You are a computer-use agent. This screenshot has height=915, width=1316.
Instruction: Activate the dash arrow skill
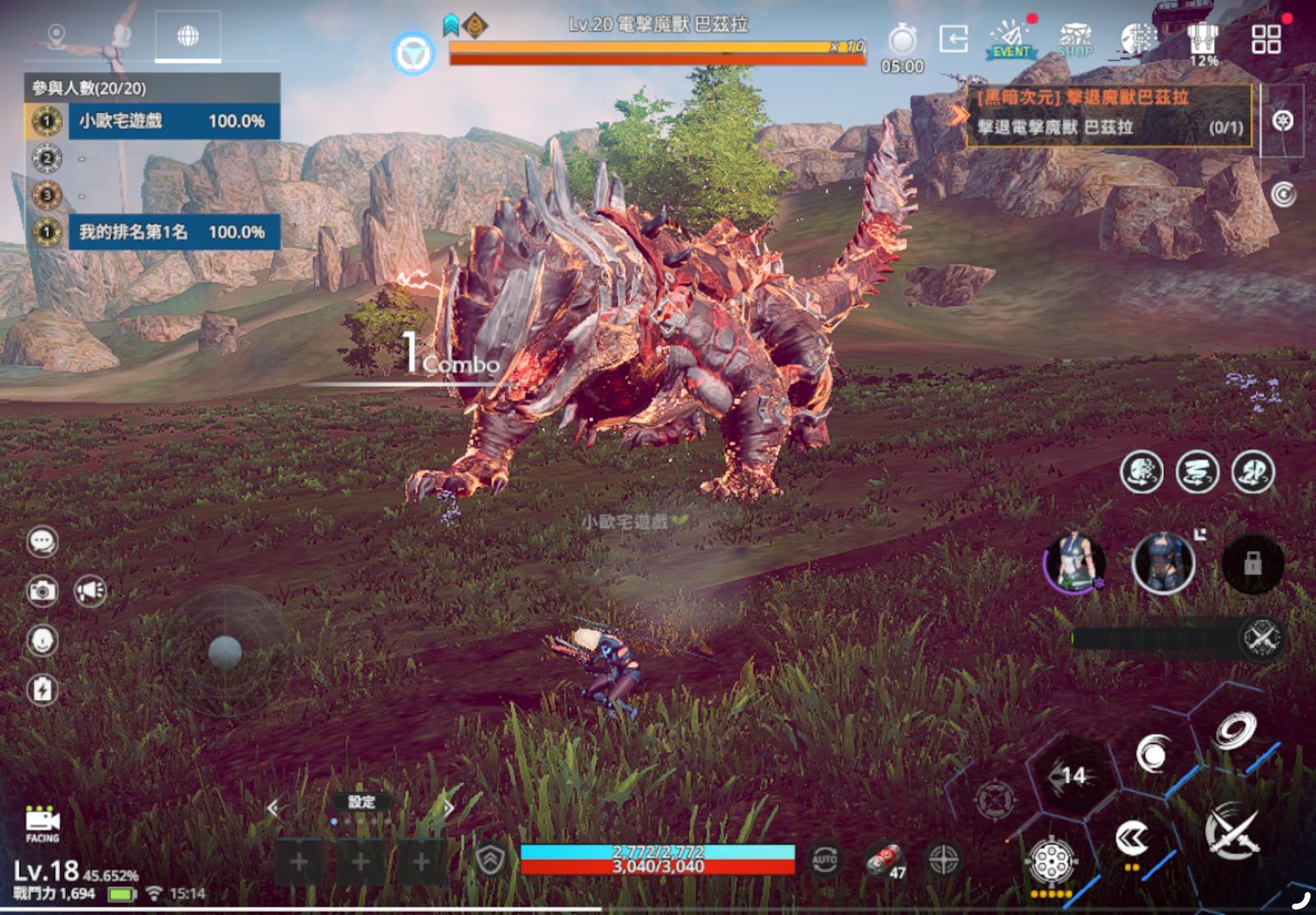pos(1132,838)
